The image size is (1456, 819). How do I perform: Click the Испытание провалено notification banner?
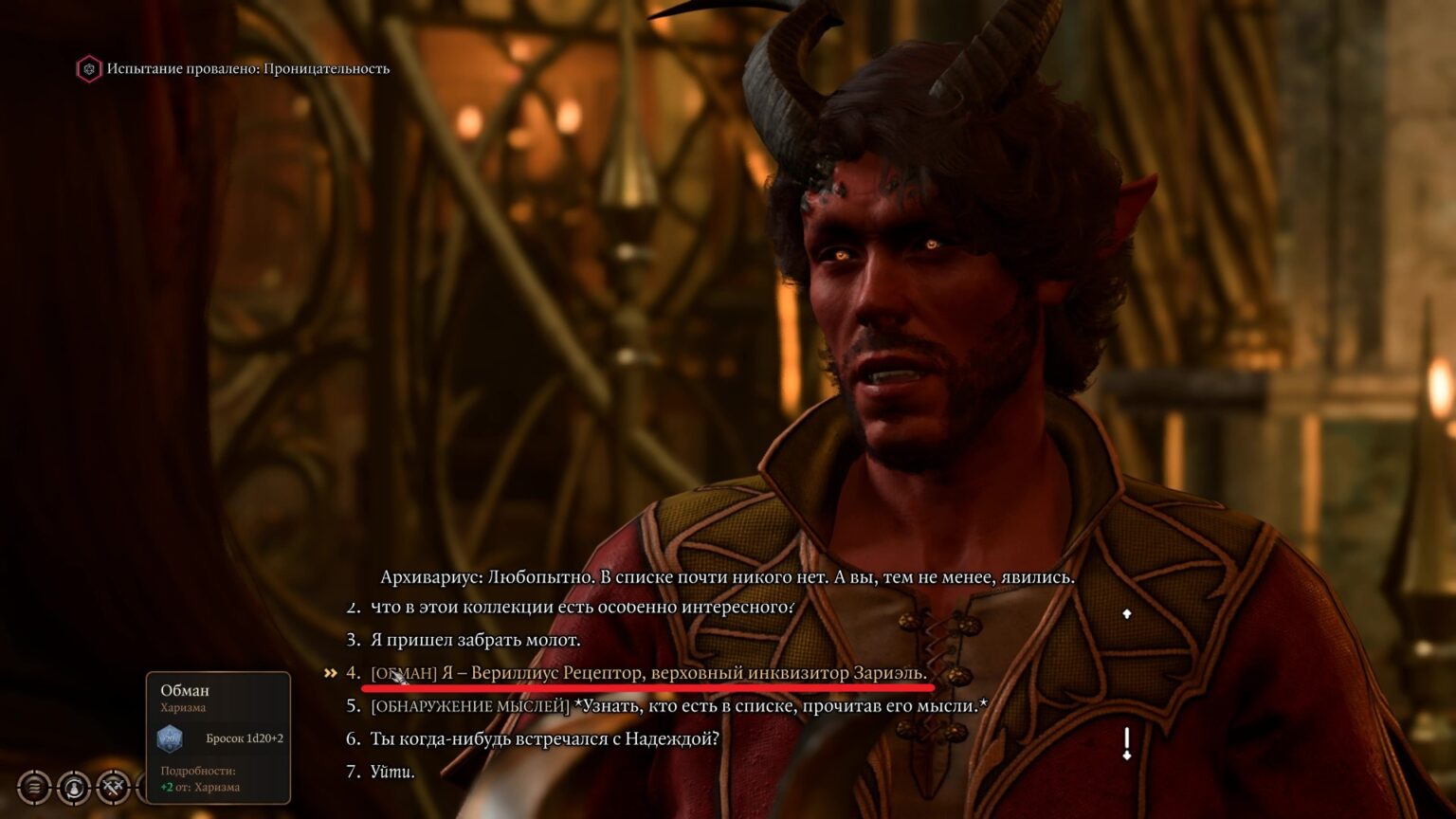click(233, 68)
